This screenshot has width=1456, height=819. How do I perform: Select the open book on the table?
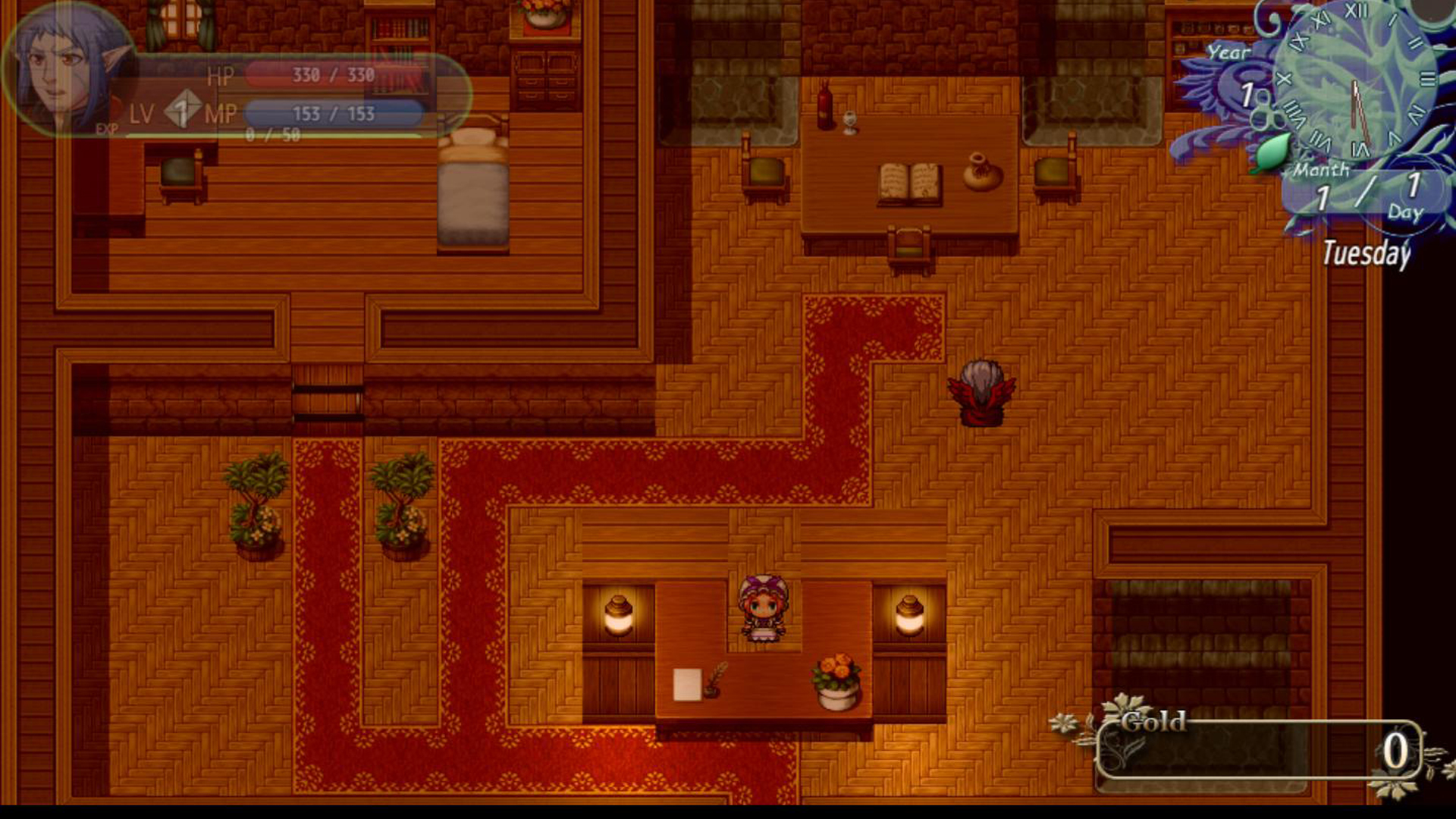[910, 182]
